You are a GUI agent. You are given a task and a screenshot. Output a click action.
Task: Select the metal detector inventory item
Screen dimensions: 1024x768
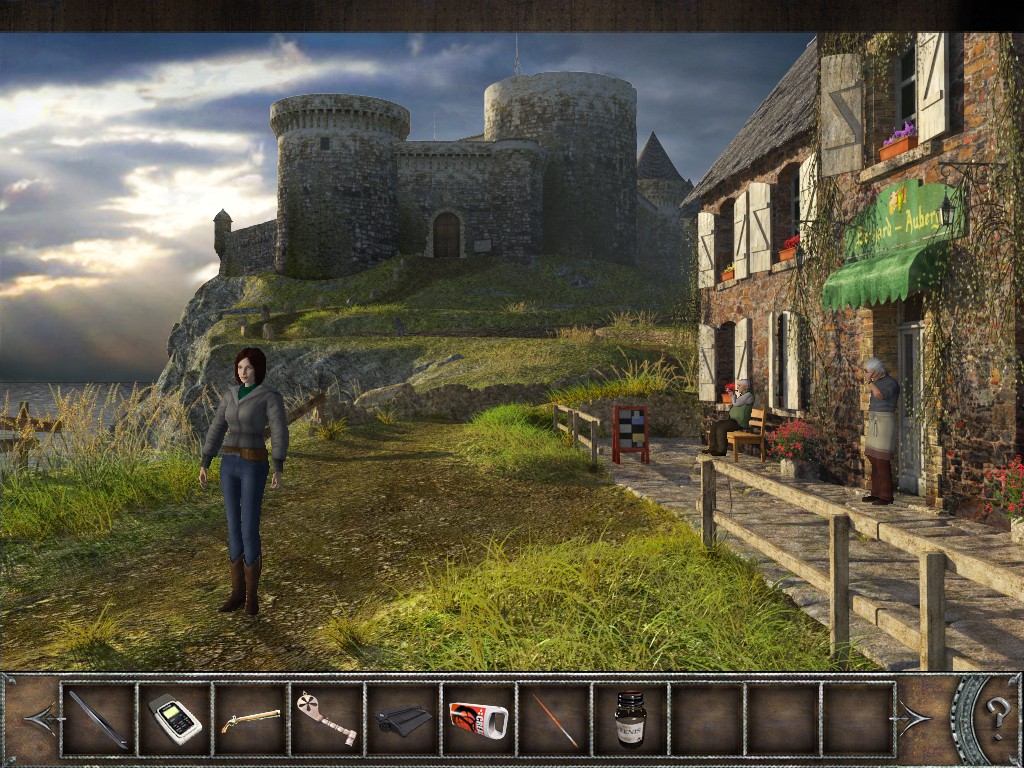(x=326, y=718)
